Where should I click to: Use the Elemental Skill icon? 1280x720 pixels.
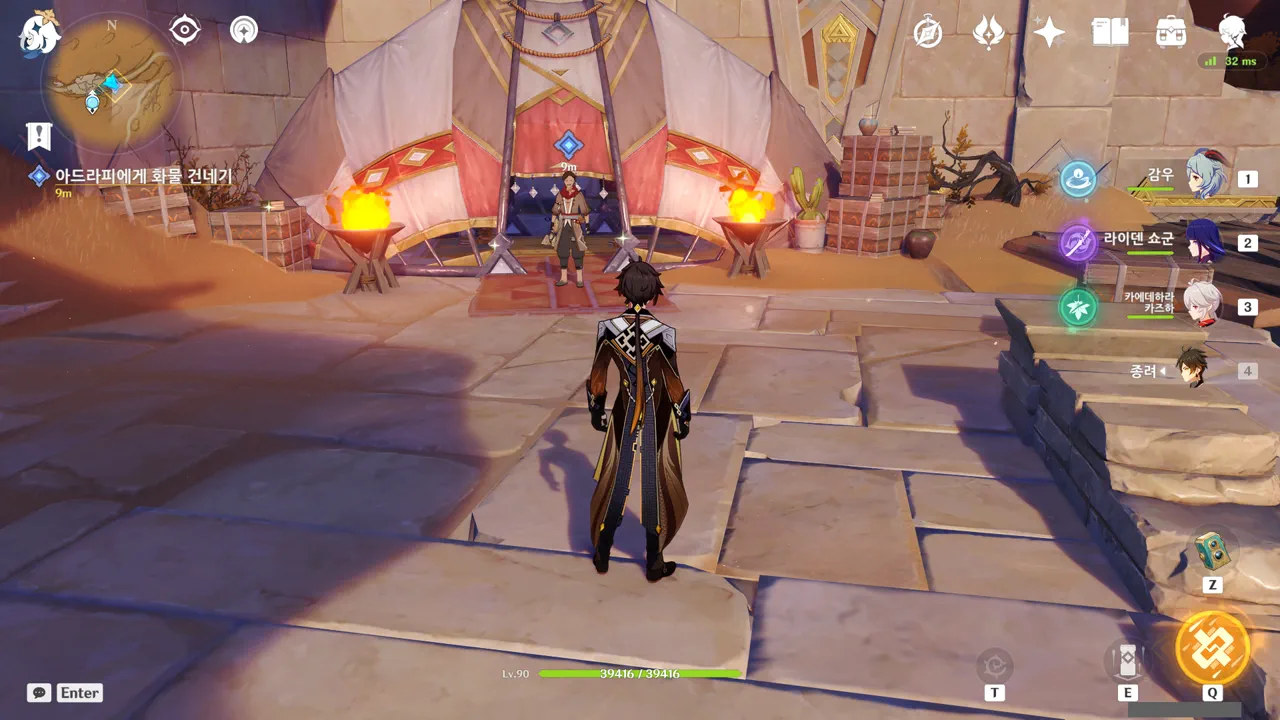1127,661
